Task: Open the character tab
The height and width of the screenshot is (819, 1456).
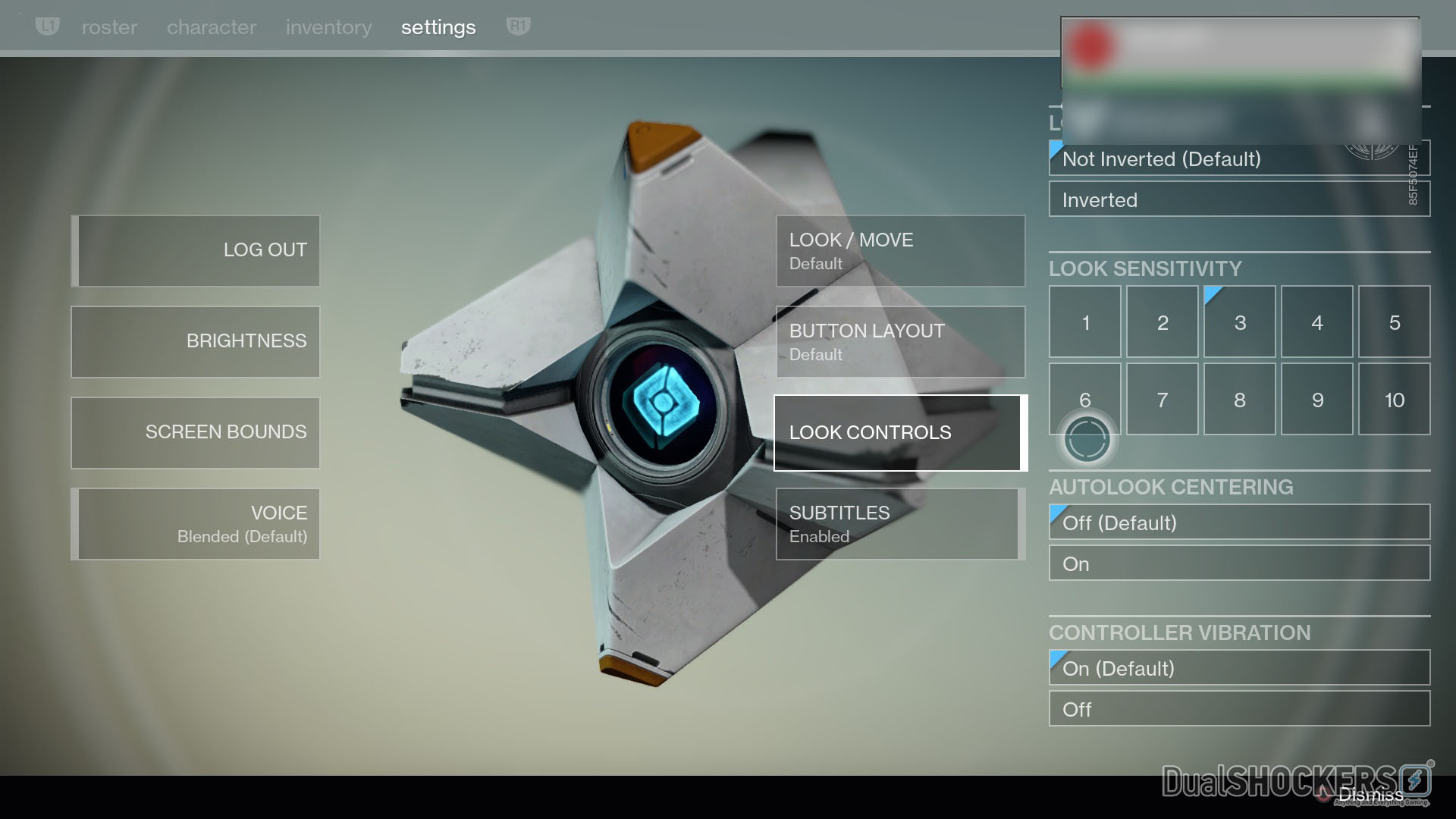Action: pyautogui.click(x=212, y=27)
